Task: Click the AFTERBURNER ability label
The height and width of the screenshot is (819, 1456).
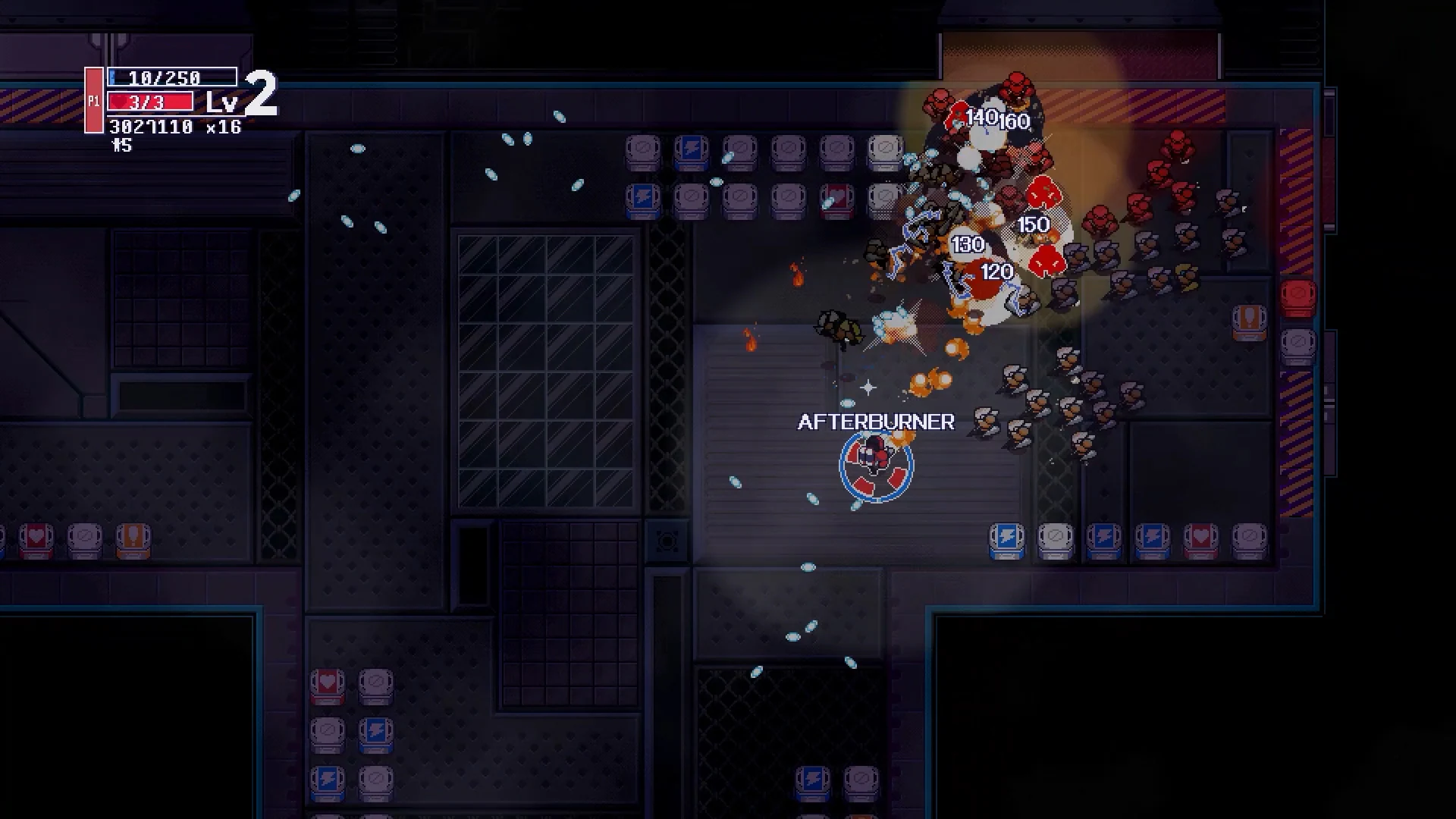Action: click(x=875, y=422)
